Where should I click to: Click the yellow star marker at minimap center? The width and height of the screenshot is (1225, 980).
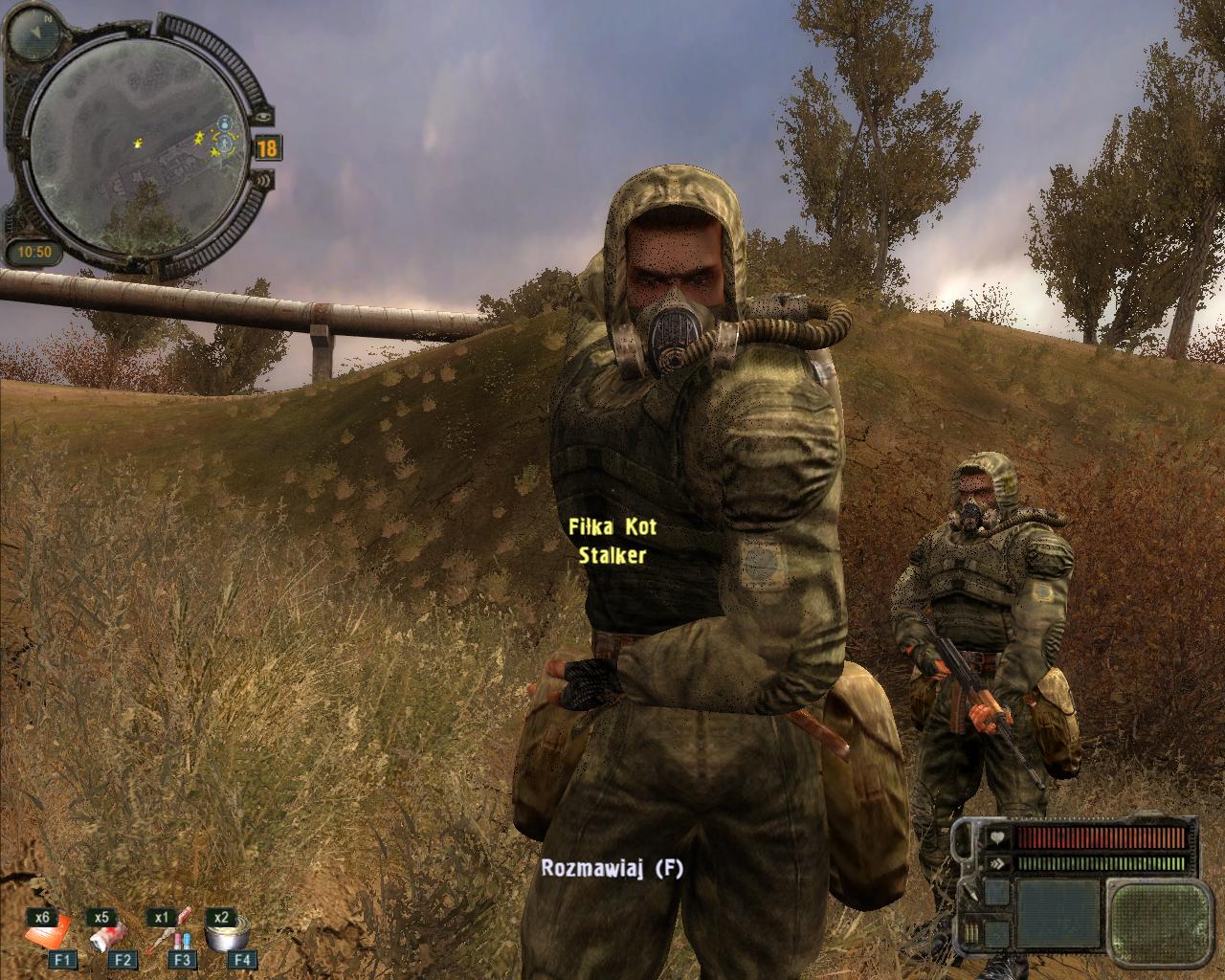coord(140,144)
